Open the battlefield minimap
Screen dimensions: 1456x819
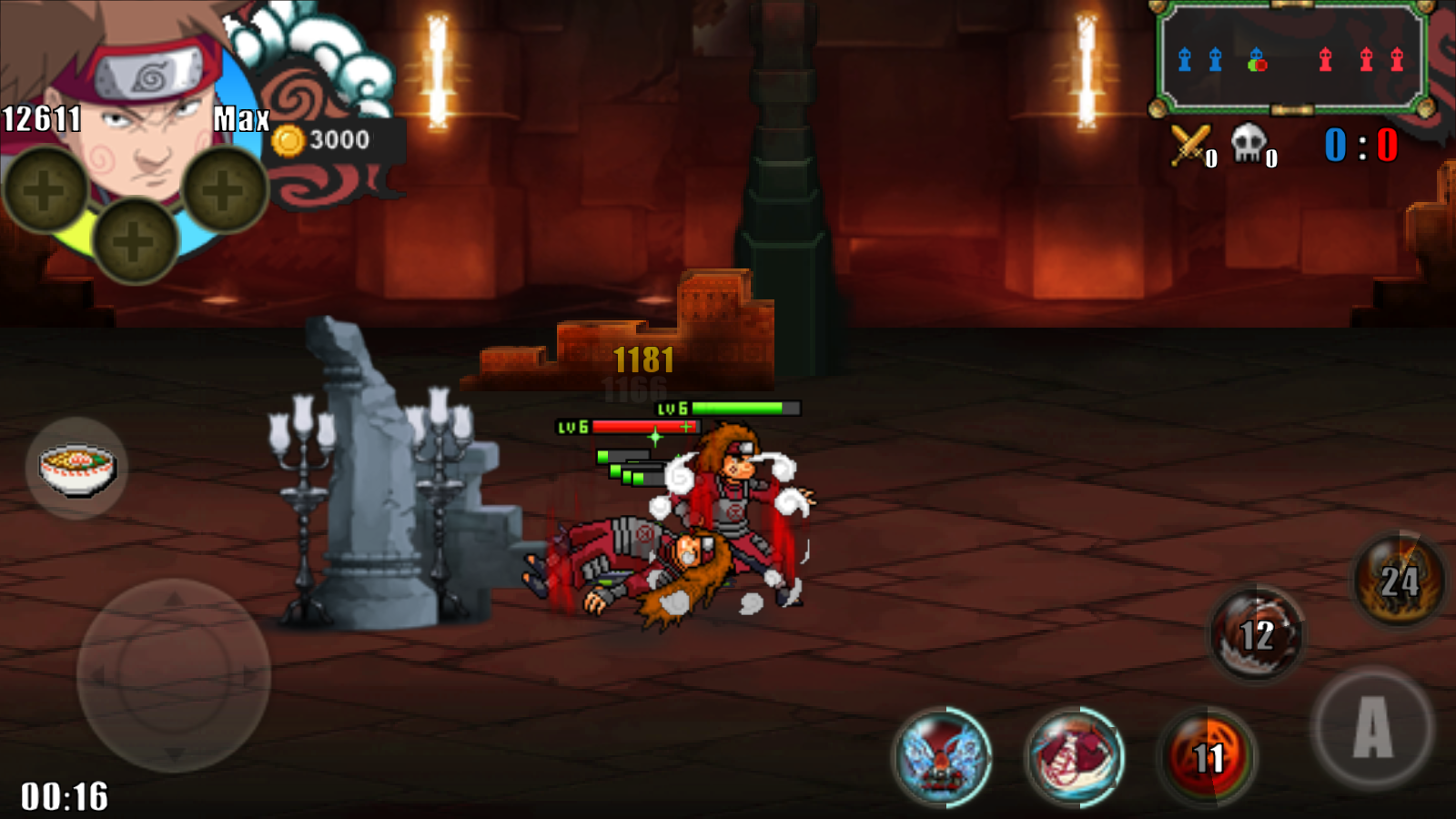click(x=1290, y=59)
